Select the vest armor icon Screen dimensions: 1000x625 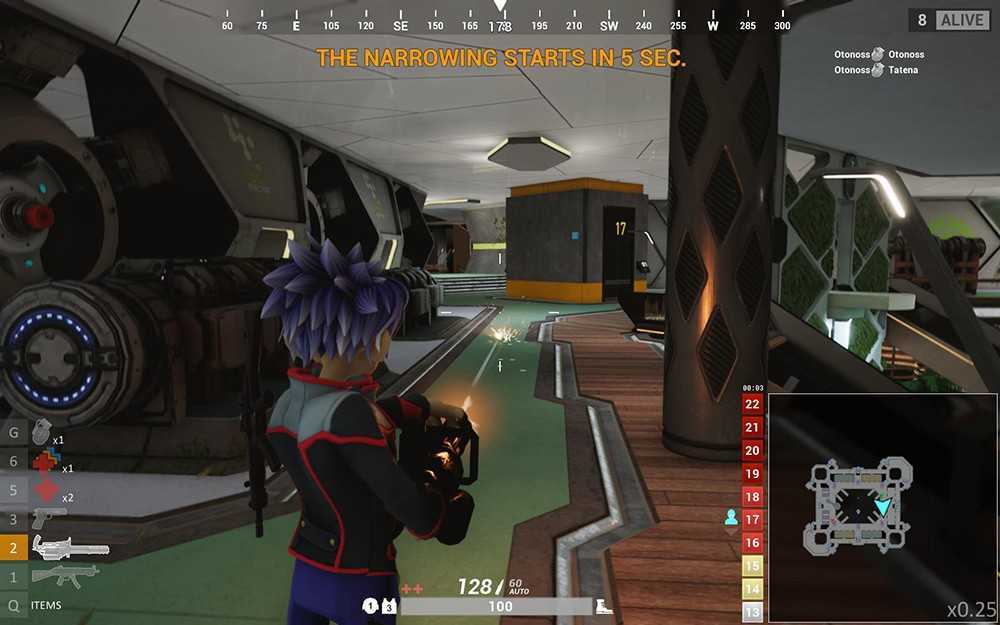tap(389, 606)
